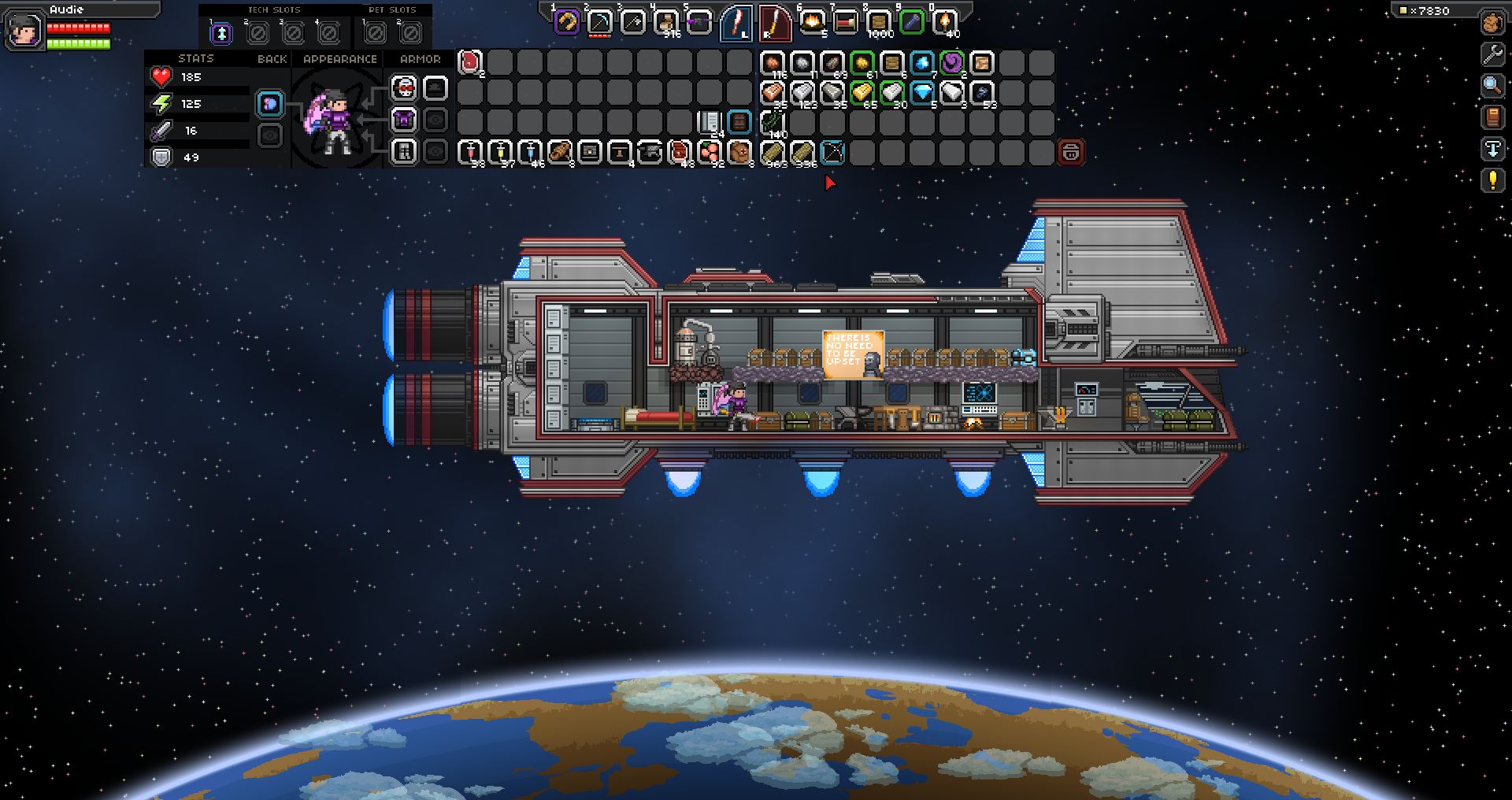The width and height of the screenshot is (1512, 800).
Task: Choose the purple swirl item slot
Action: (x=952, y=62)
